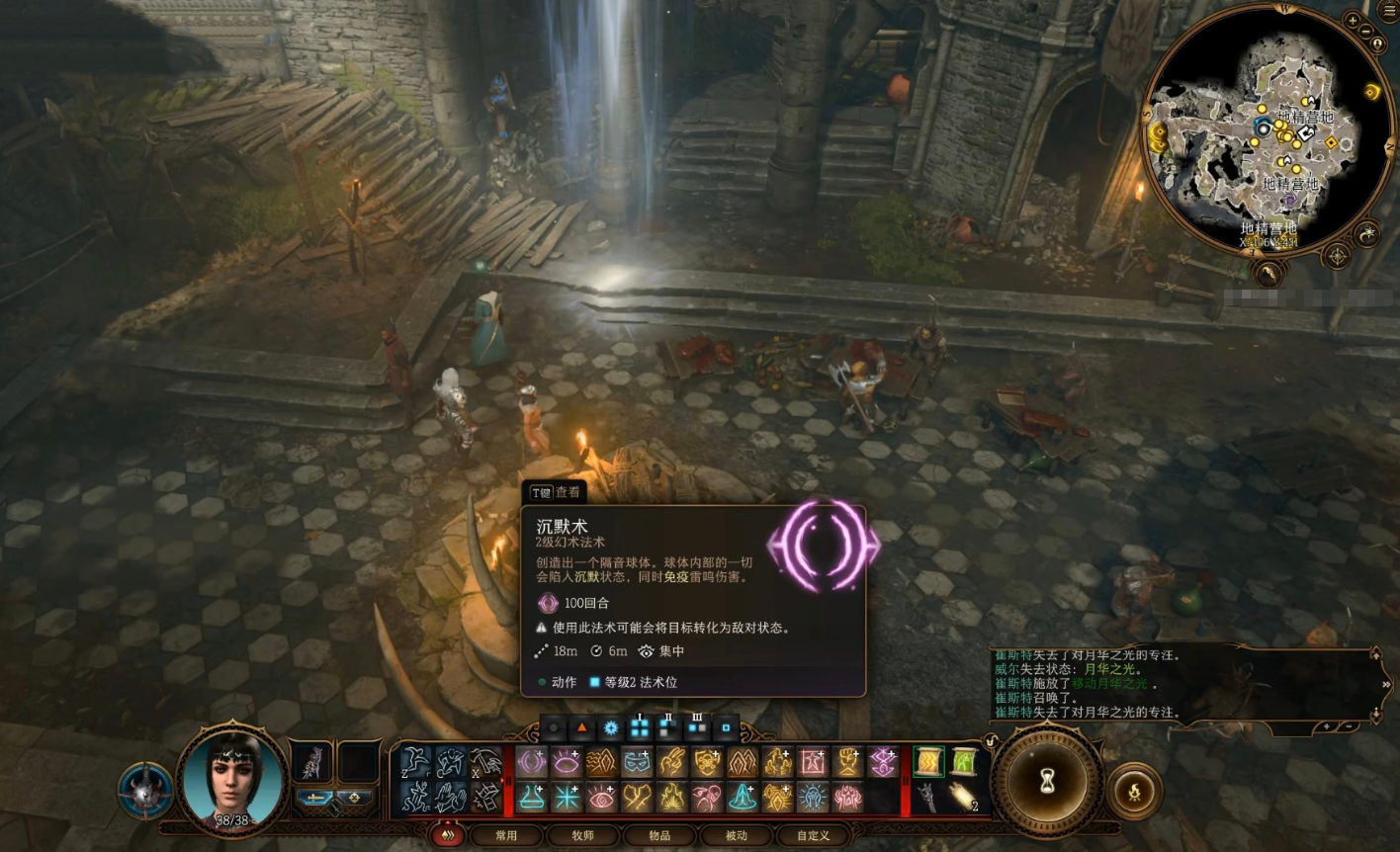Expand the combat log with double arrow
The image size is (1400, 852).
tap(1386, 684)
